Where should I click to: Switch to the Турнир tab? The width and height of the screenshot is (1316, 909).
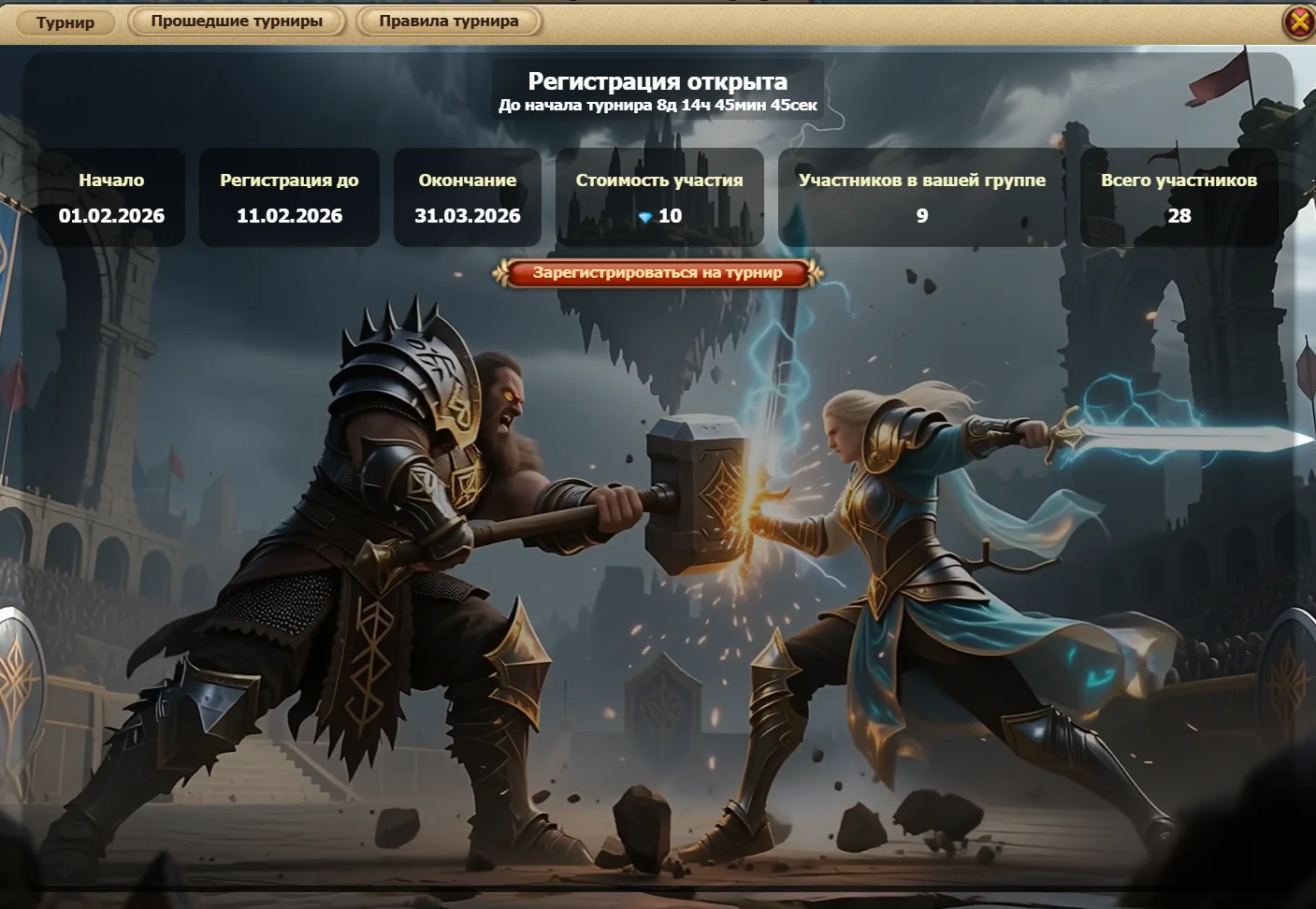65,22
